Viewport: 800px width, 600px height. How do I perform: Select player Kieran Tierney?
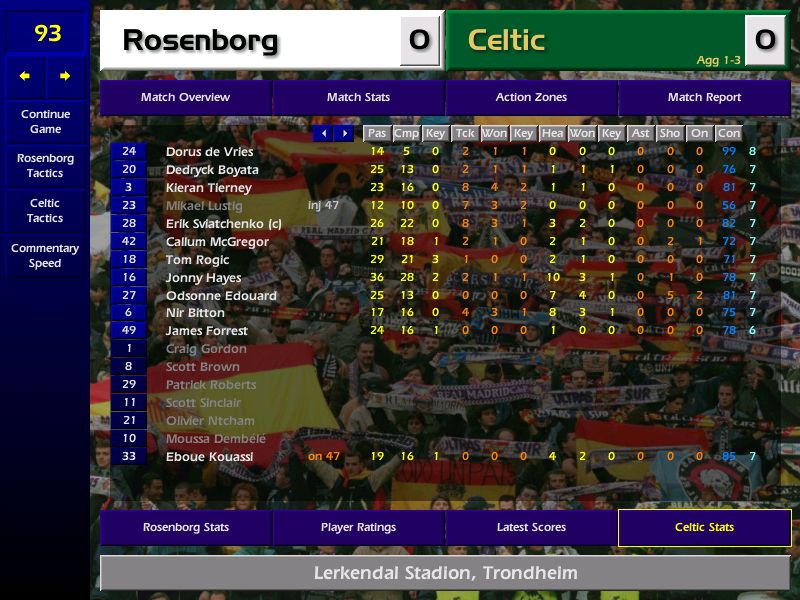click(208, 188)
